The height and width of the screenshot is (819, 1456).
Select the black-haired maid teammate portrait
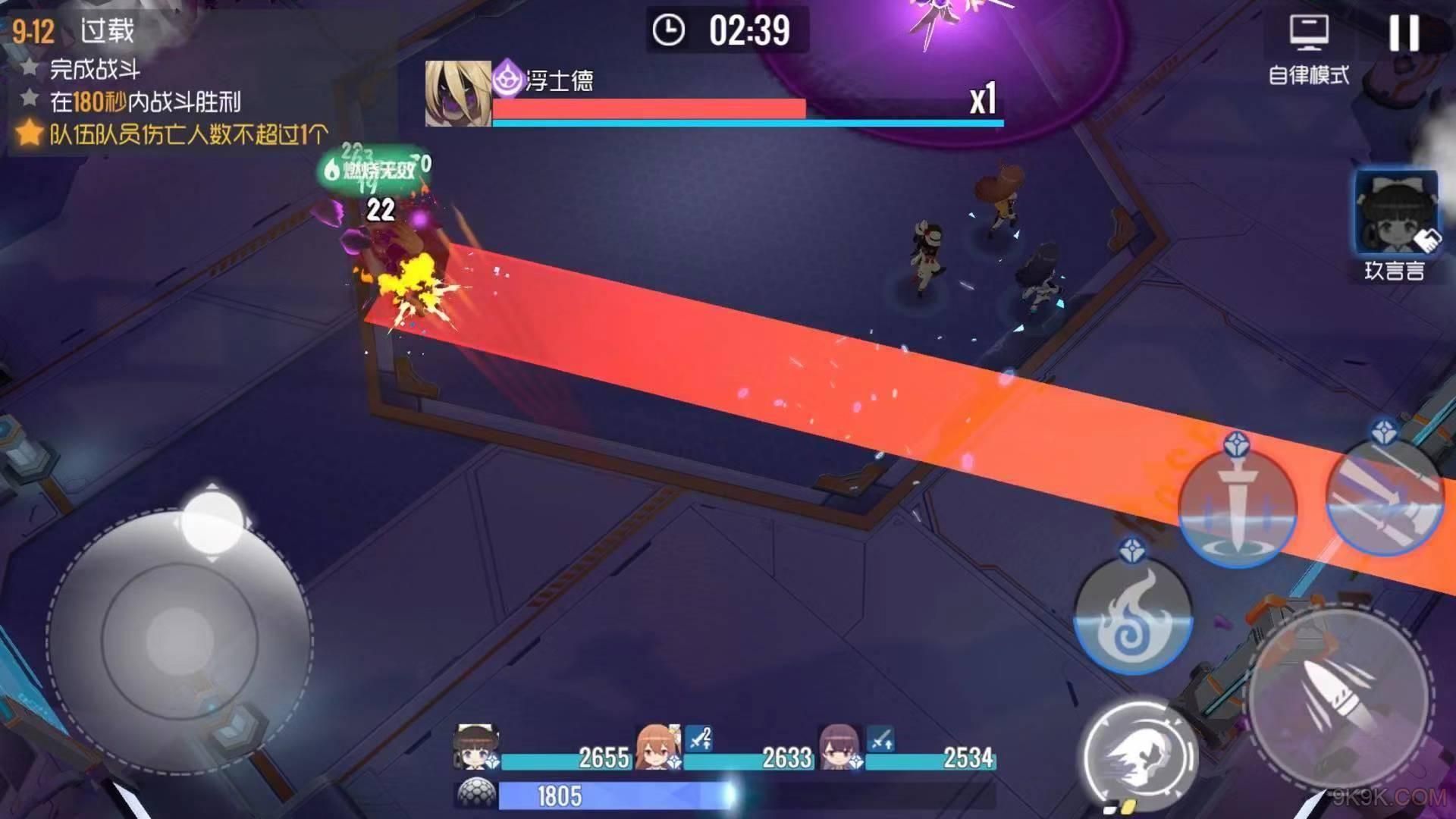(475, 746)
